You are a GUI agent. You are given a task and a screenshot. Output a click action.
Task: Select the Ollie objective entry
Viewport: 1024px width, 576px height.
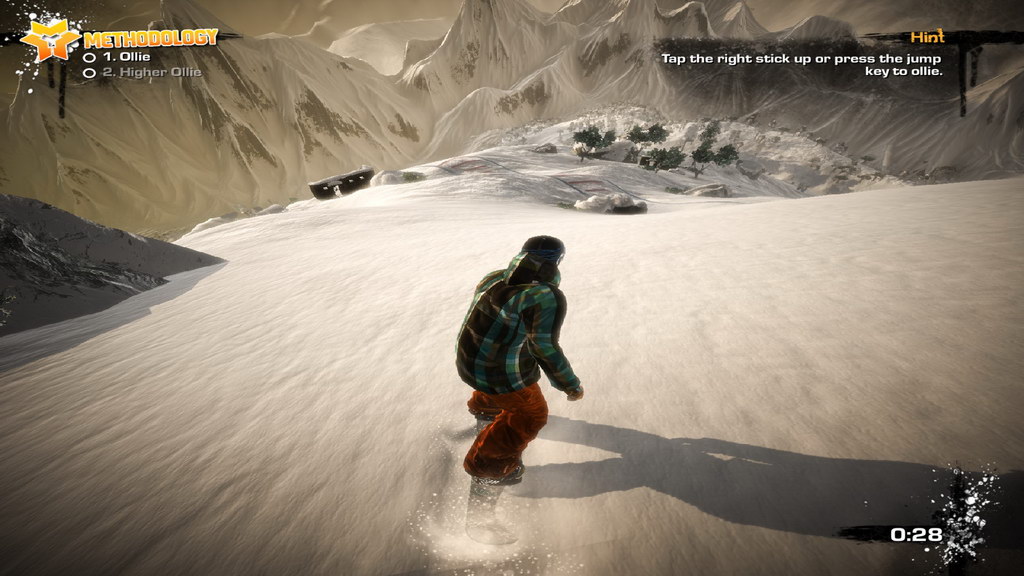pyautogui.click(x=124, y=57)
